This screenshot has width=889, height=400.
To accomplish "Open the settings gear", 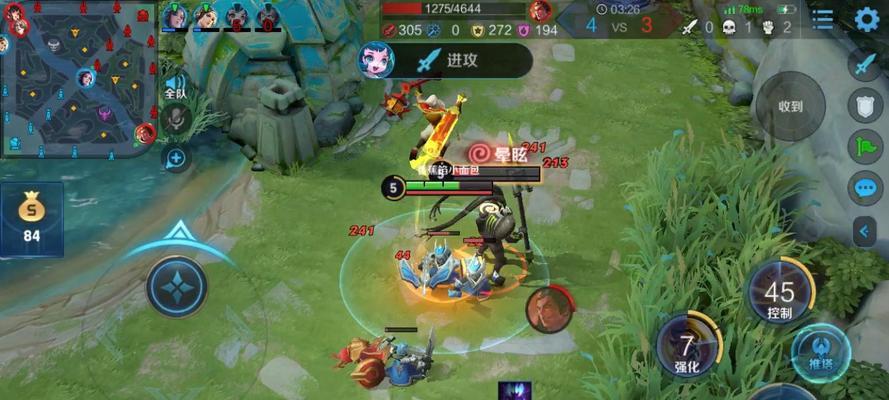I will pyautogui.click(x=866, y=18).
